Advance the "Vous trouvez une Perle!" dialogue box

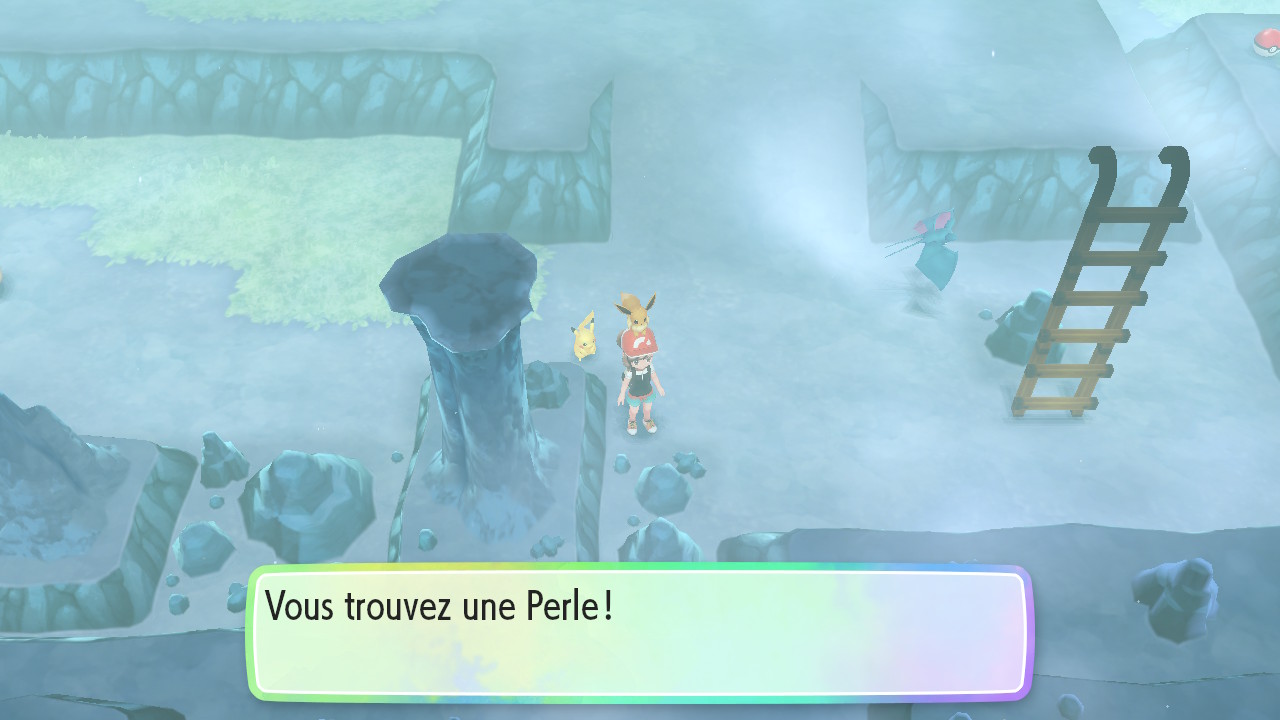(638, 632)
